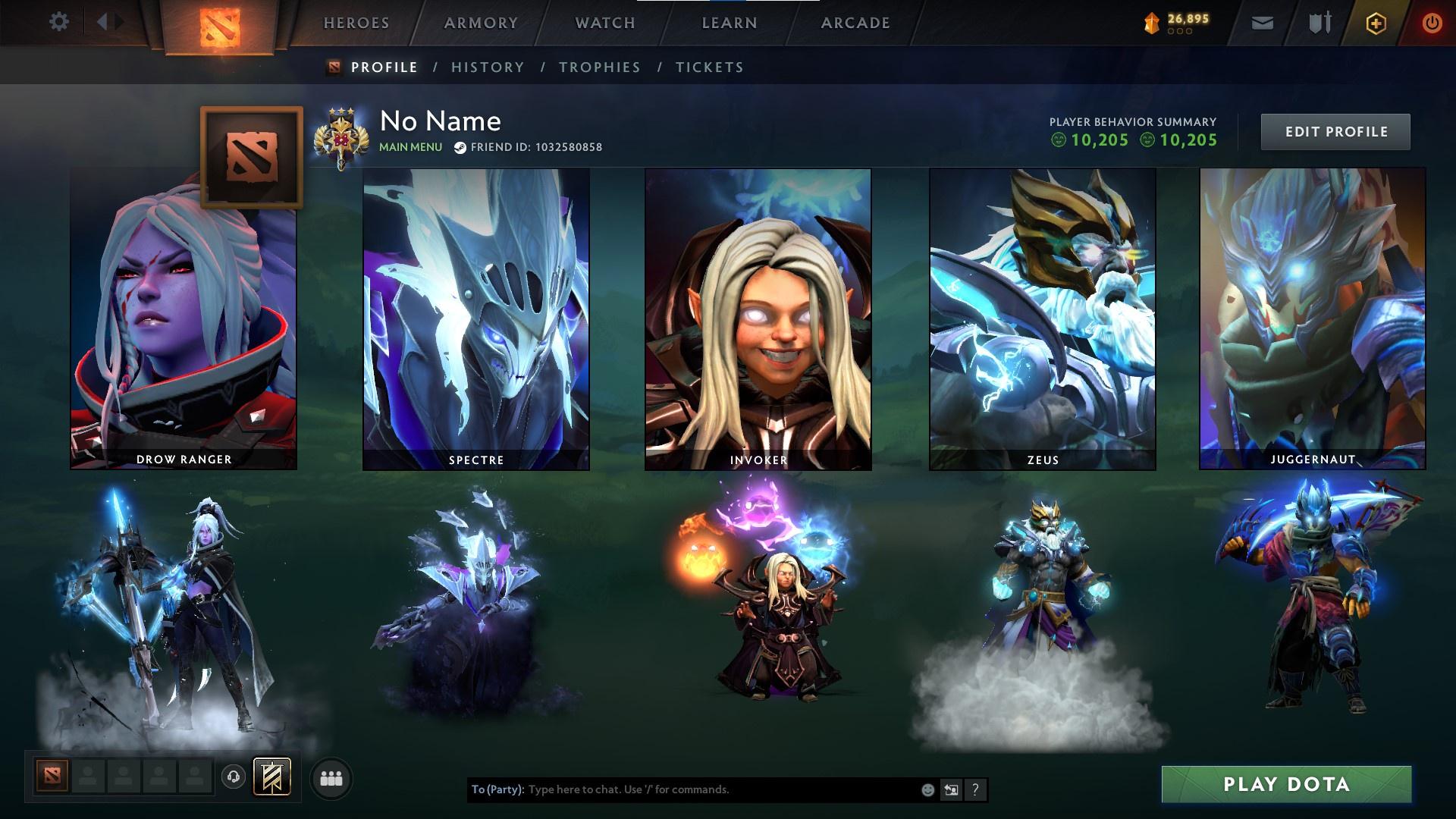Click the EDIT PROFILE button
The width and height of the screenshot is (1456, 819).
tap(1335, 130)
